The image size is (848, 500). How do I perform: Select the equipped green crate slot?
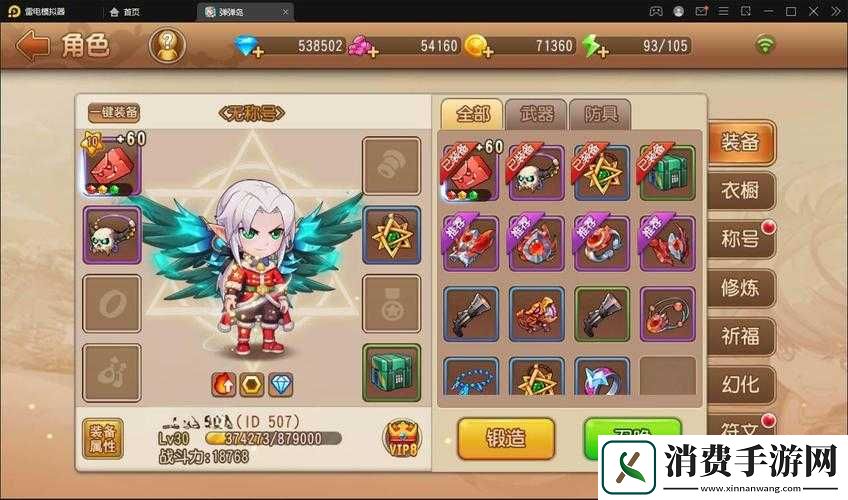coord(391,372)
